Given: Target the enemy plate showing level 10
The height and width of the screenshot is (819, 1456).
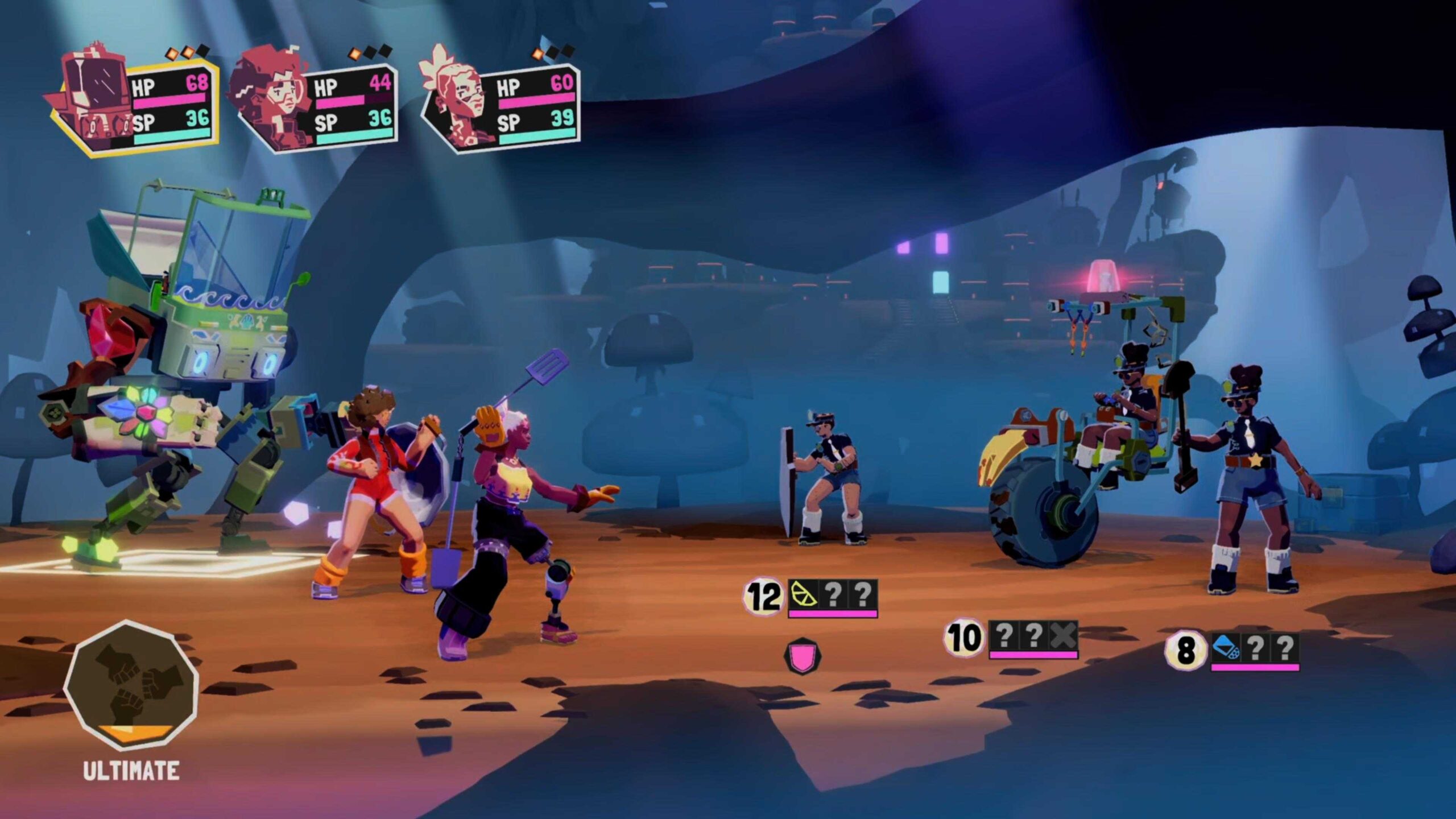Looking at the screenshot, I should click(x=963, y=638).
